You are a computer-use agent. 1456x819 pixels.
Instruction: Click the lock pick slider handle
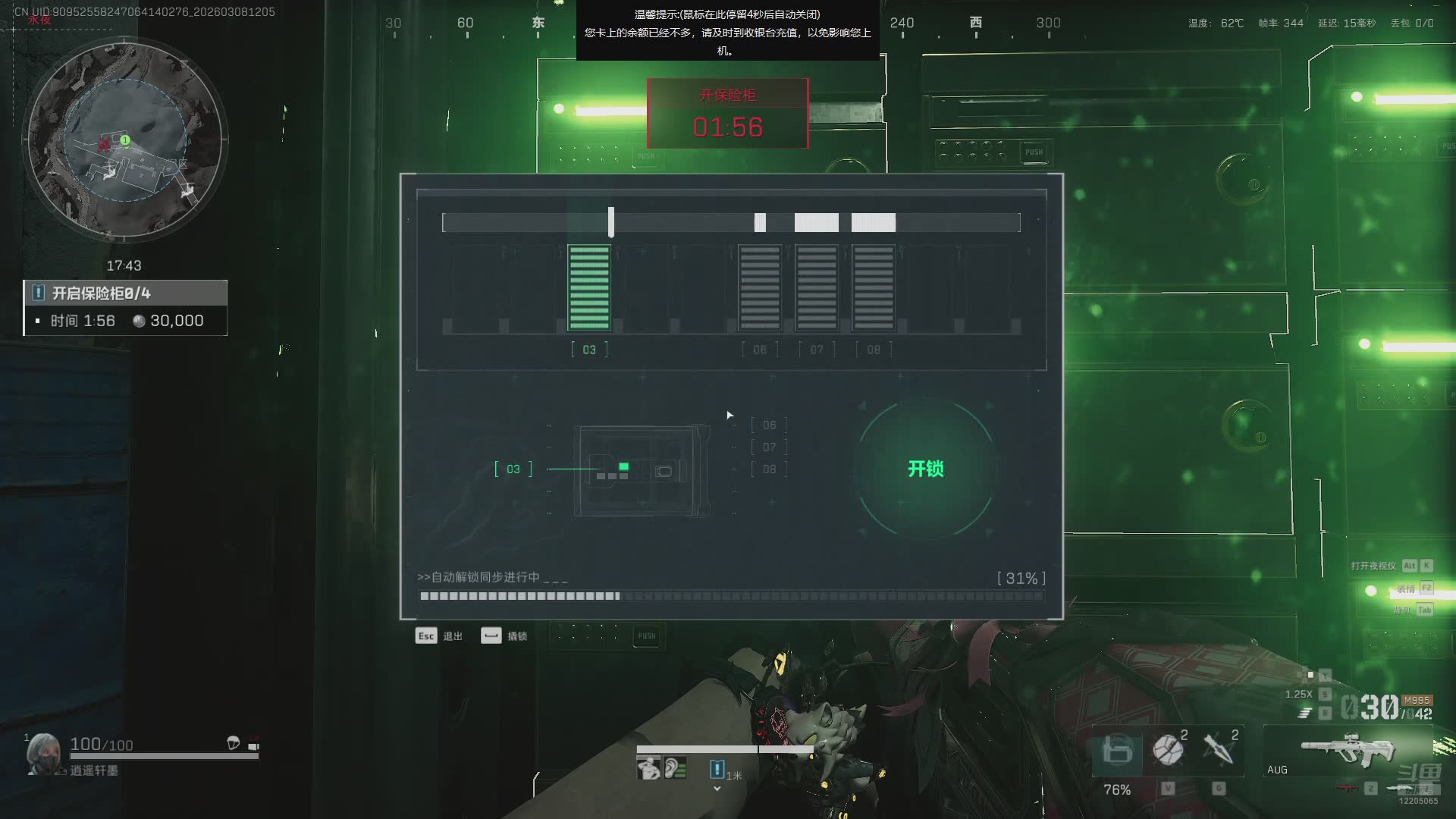[x=611, y=222]
